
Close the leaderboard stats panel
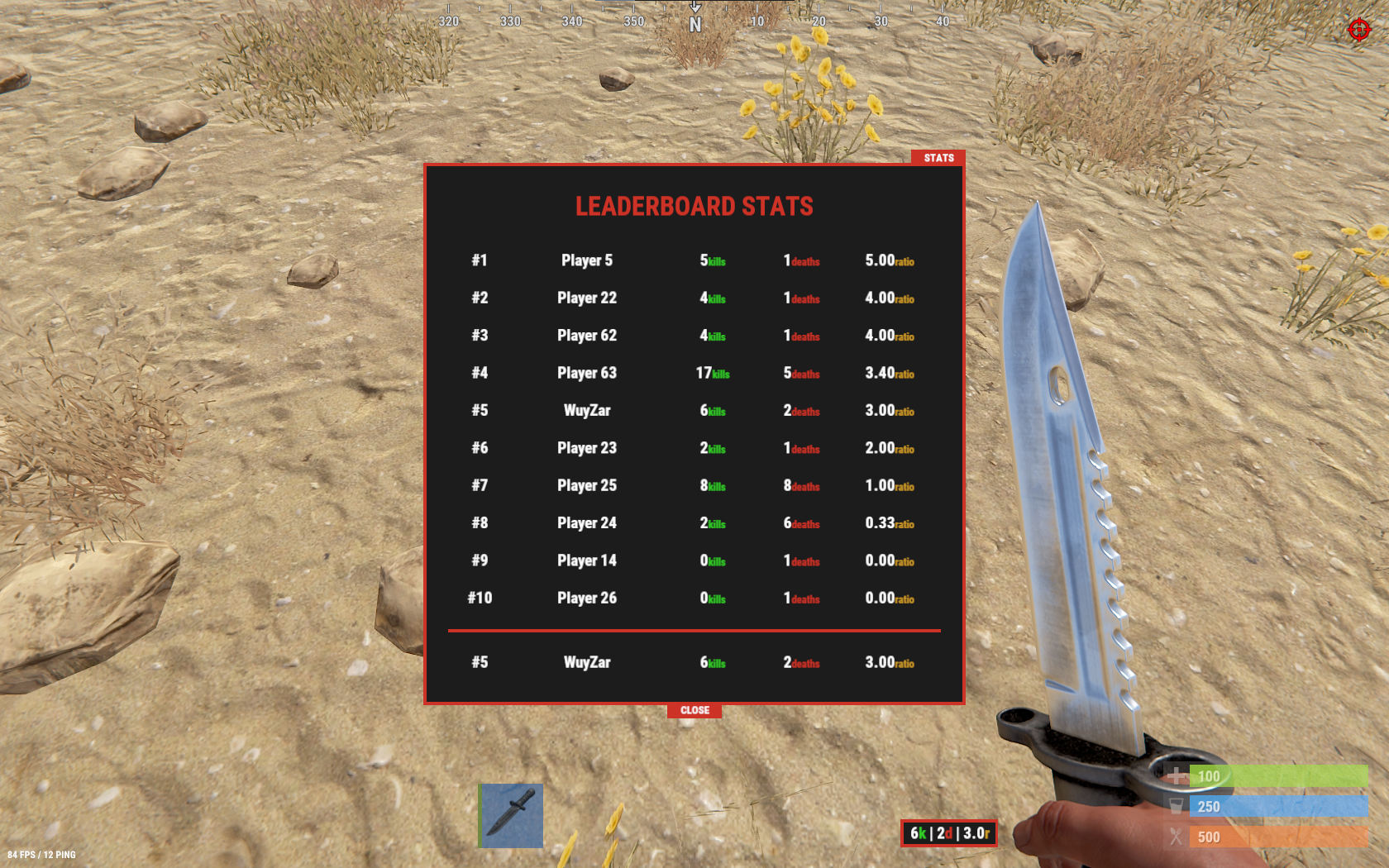[x=694, y=710]
